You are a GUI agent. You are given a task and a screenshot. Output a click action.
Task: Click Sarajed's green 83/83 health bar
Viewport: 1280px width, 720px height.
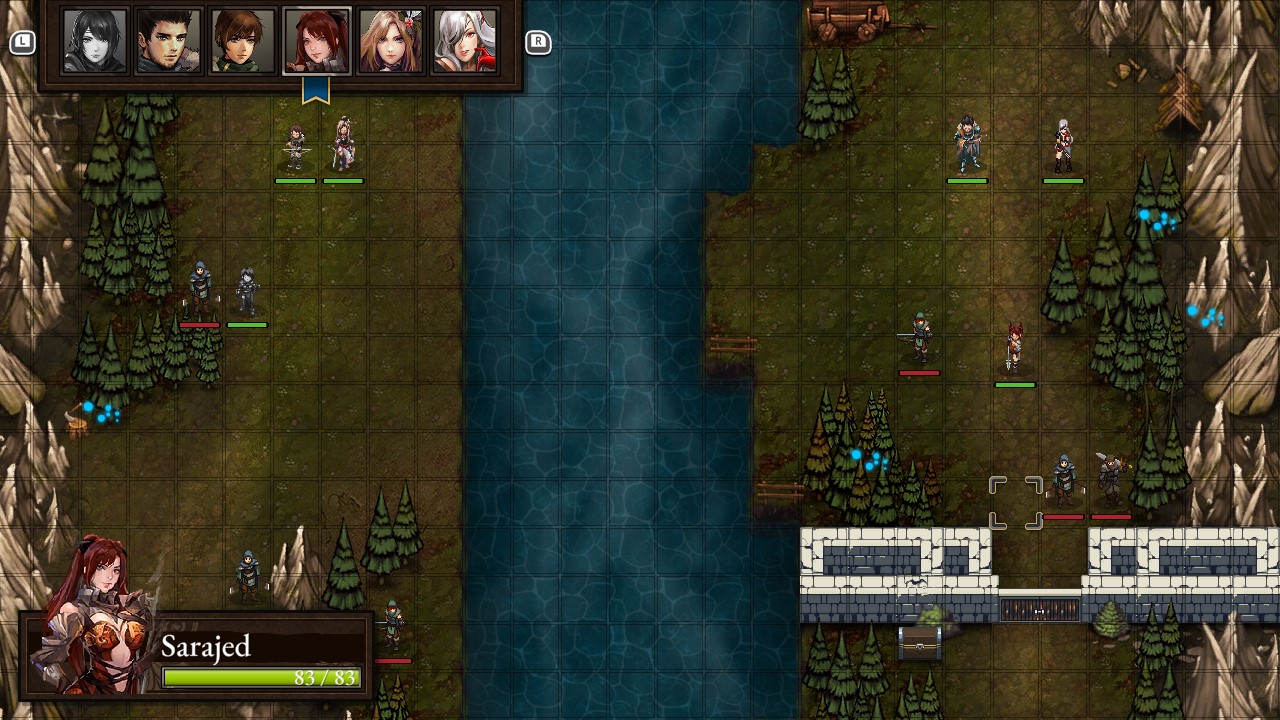(263, 677)
